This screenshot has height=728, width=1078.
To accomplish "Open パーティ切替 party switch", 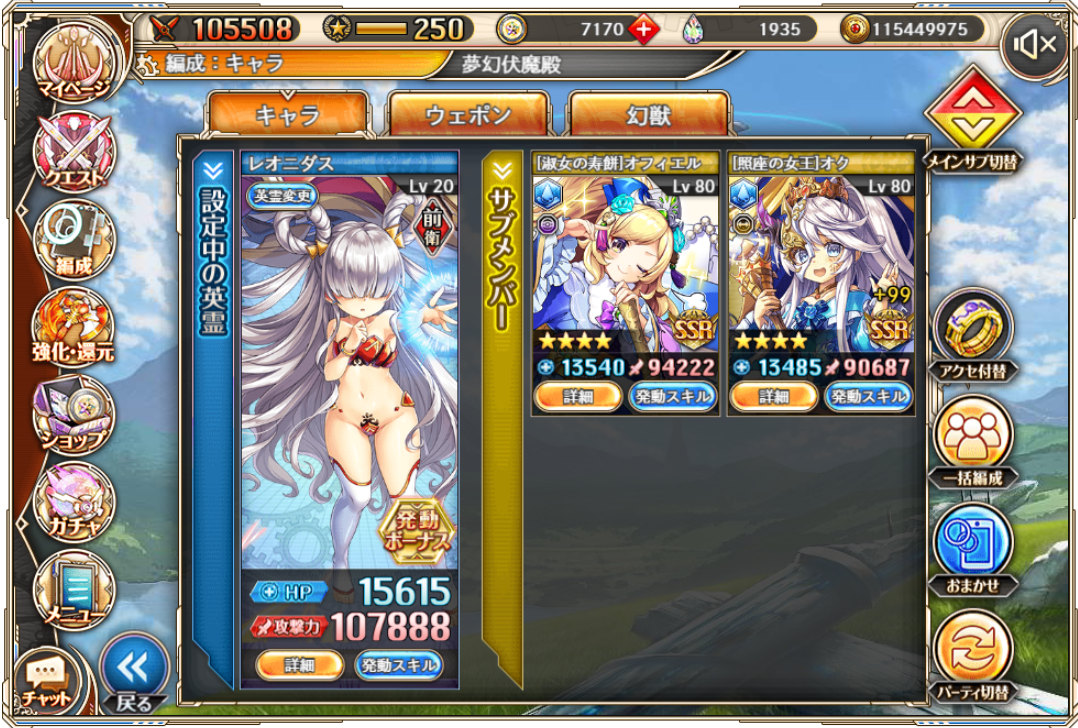I will point(972,654).
